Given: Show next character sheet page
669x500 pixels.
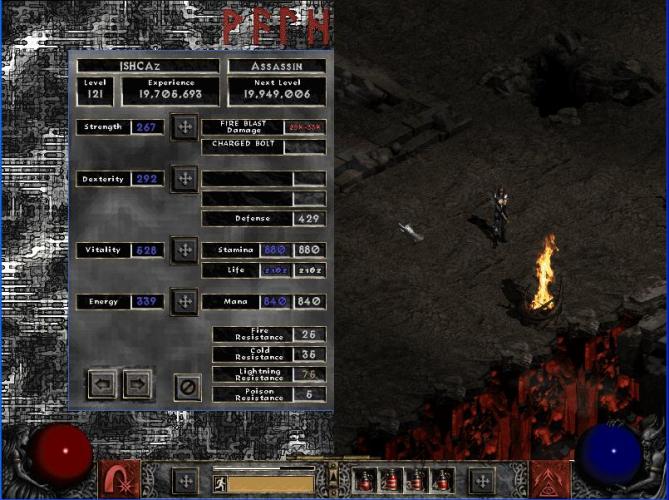Looking at the screenshot, I should (x=137, y=383).
